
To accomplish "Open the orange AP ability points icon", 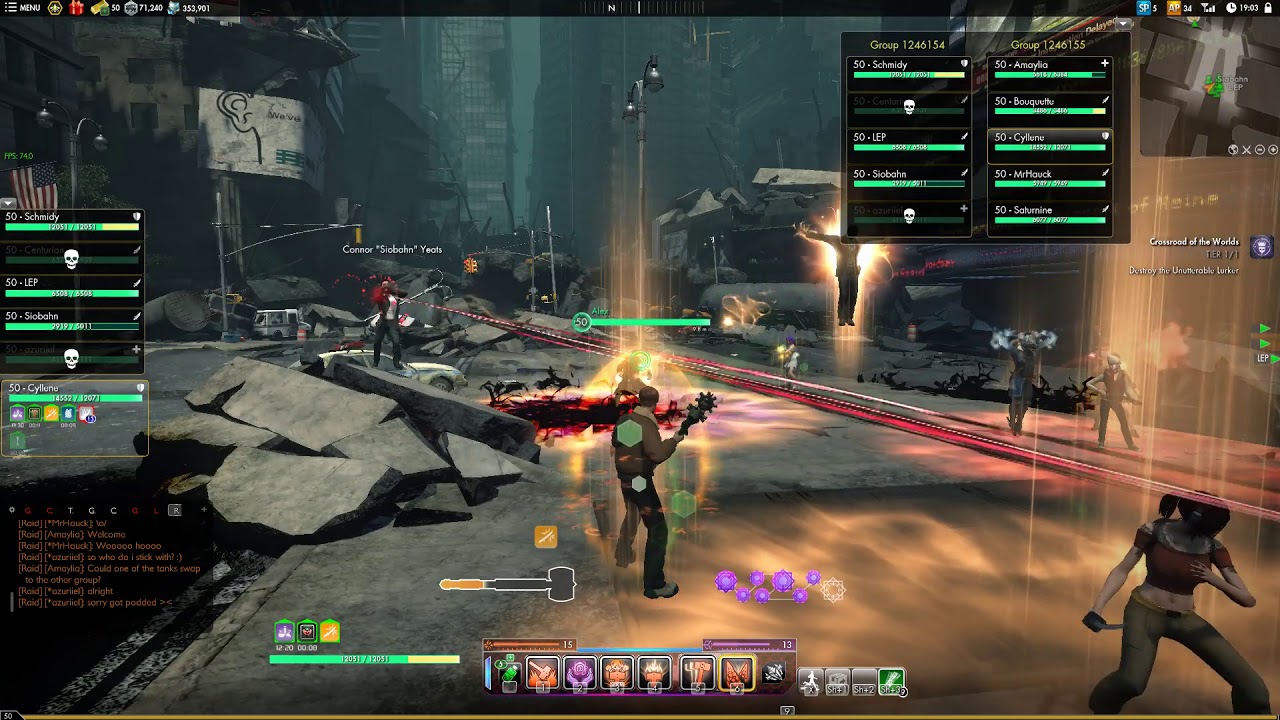I will pyautogui.click(x=1174, y=8).
